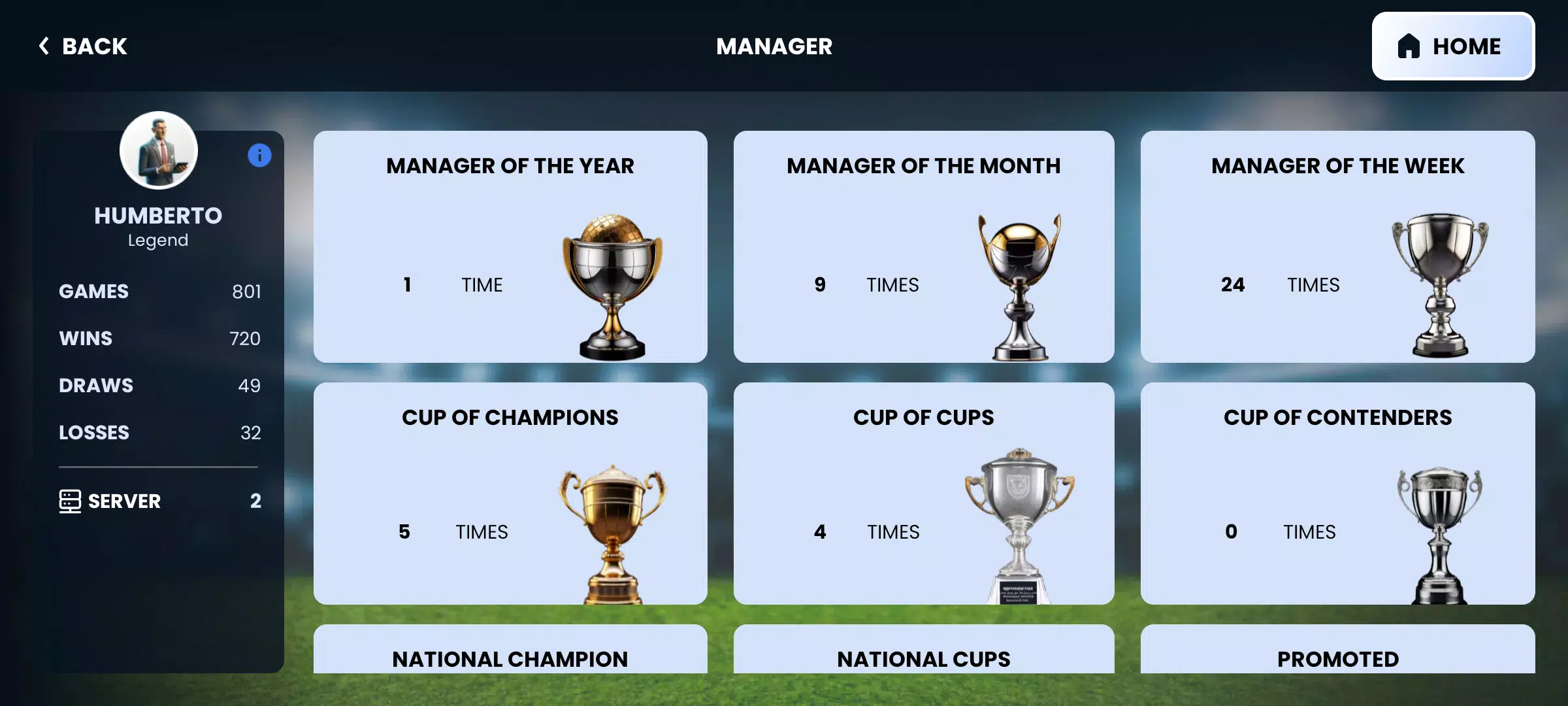Open the MANAGER OF THE YEAR card
Viewport: 1568px width, 706px height.
coord(510,248)
